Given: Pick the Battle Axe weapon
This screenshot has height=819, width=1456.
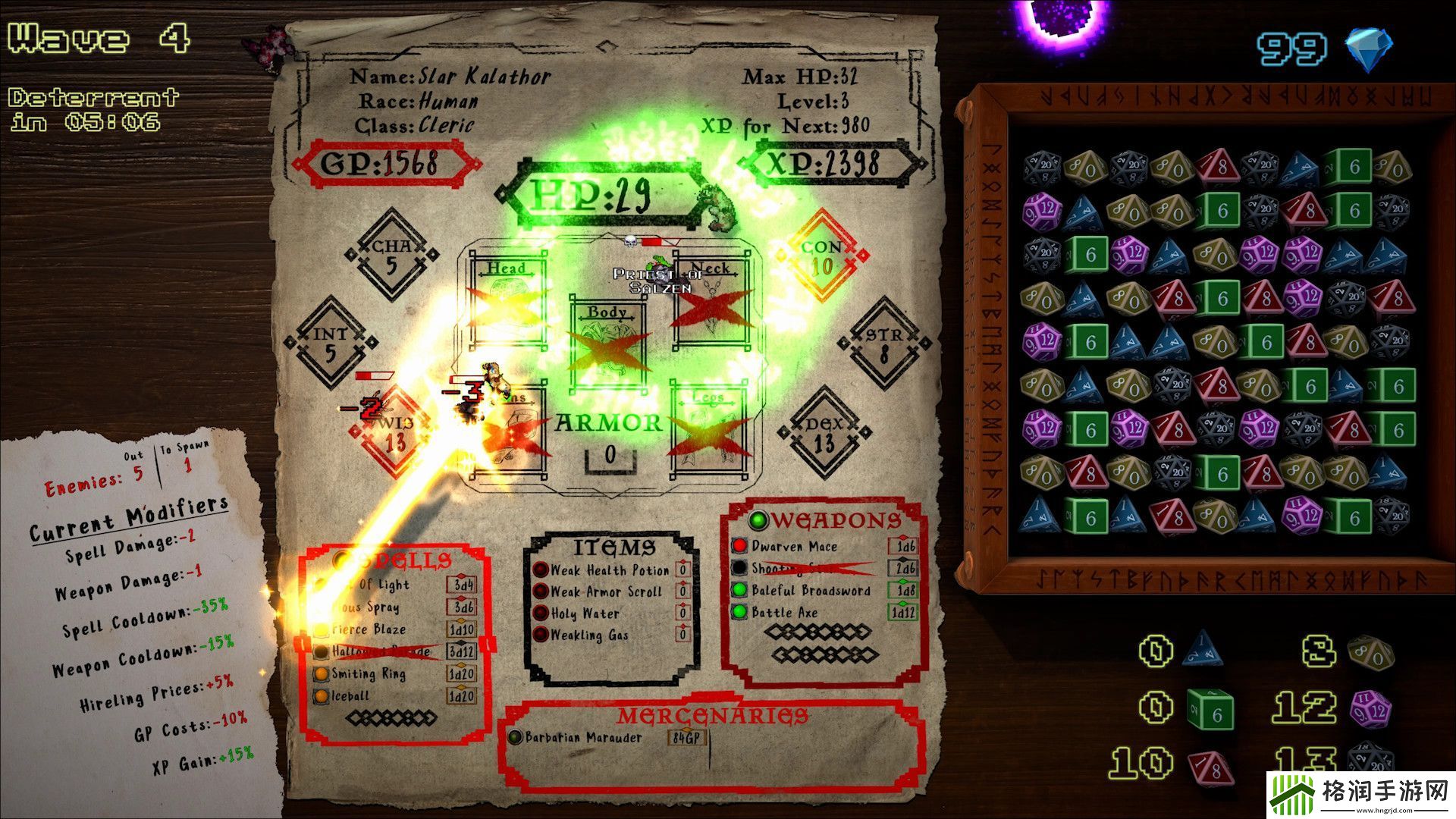Looking at the screenshot, I should click(785, 612).
